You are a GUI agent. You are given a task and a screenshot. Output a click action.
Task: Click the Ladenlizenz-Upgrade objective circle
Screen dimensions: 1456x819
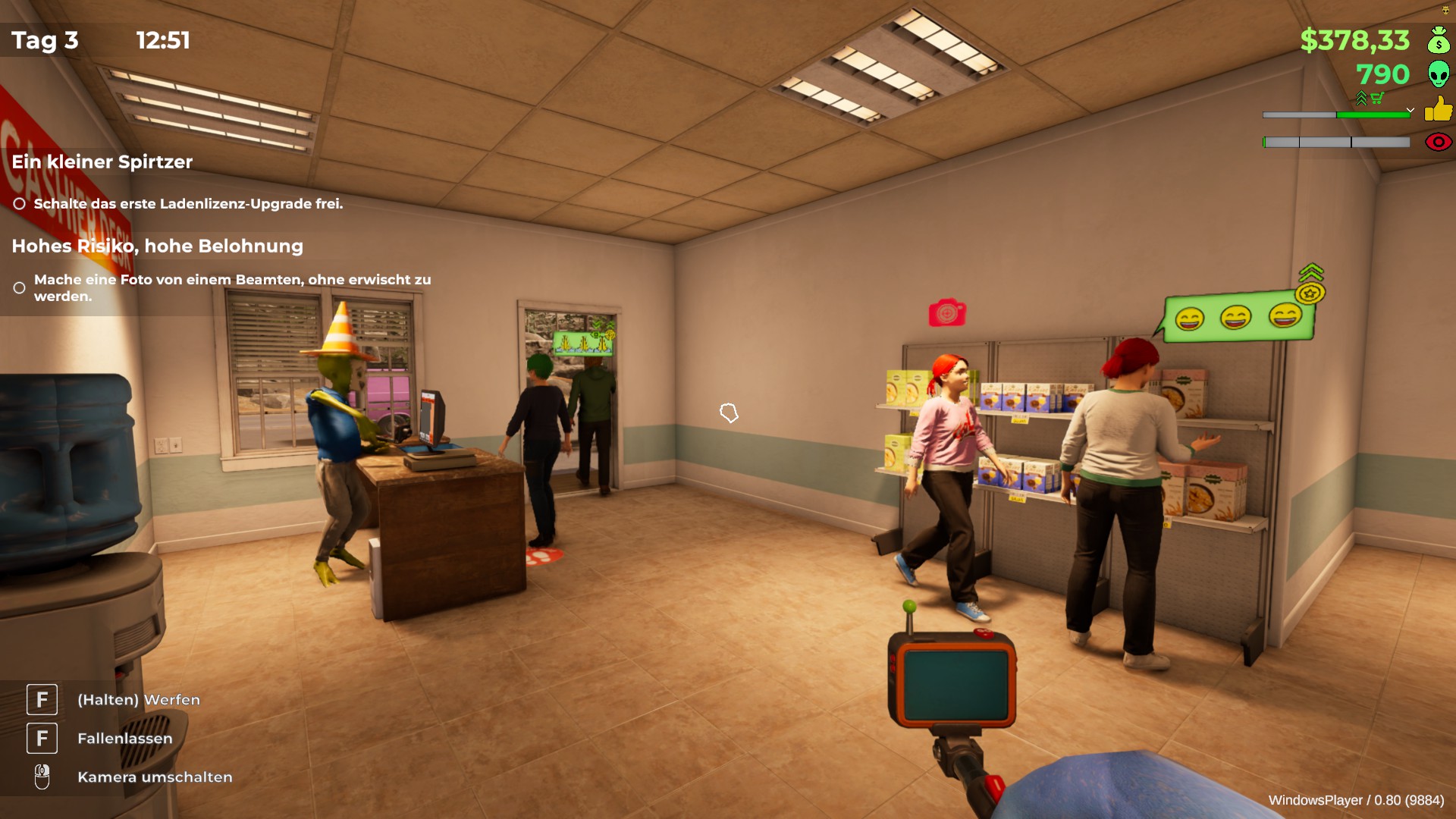(x=20, y=204)
